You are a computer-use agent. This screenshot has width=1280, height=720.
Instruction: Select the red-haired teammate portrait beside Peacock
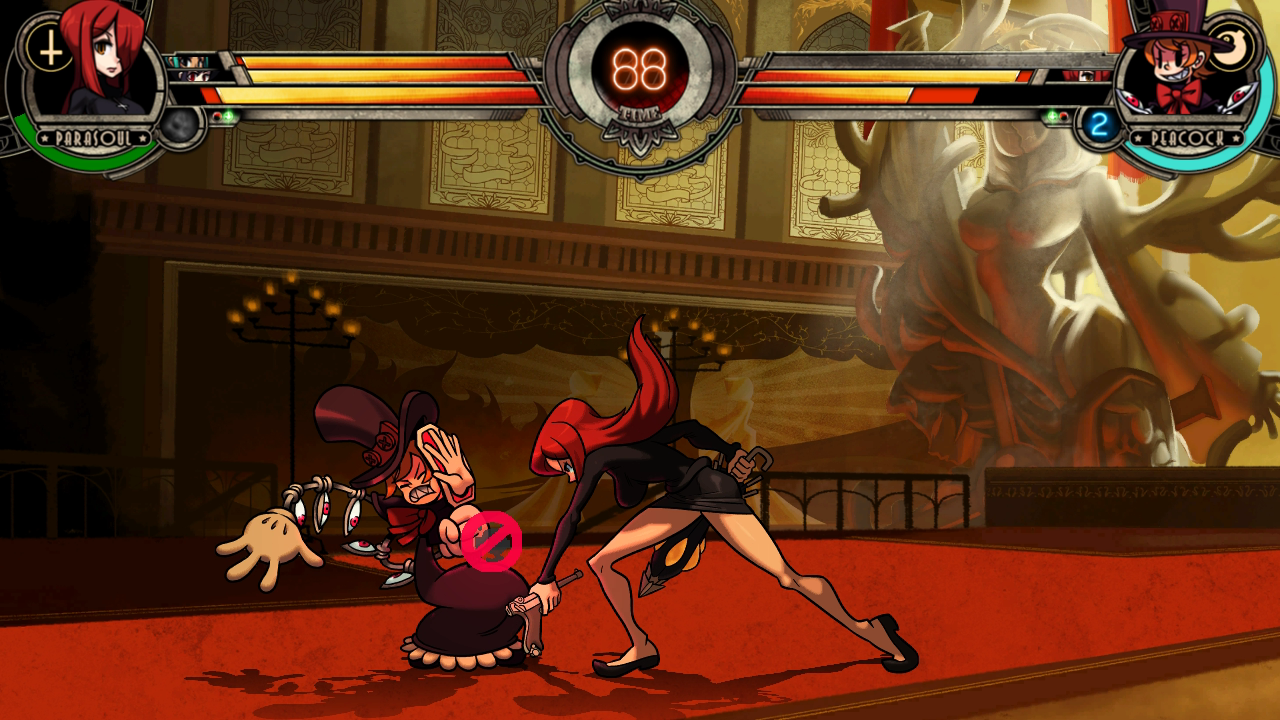point(1085,75)
